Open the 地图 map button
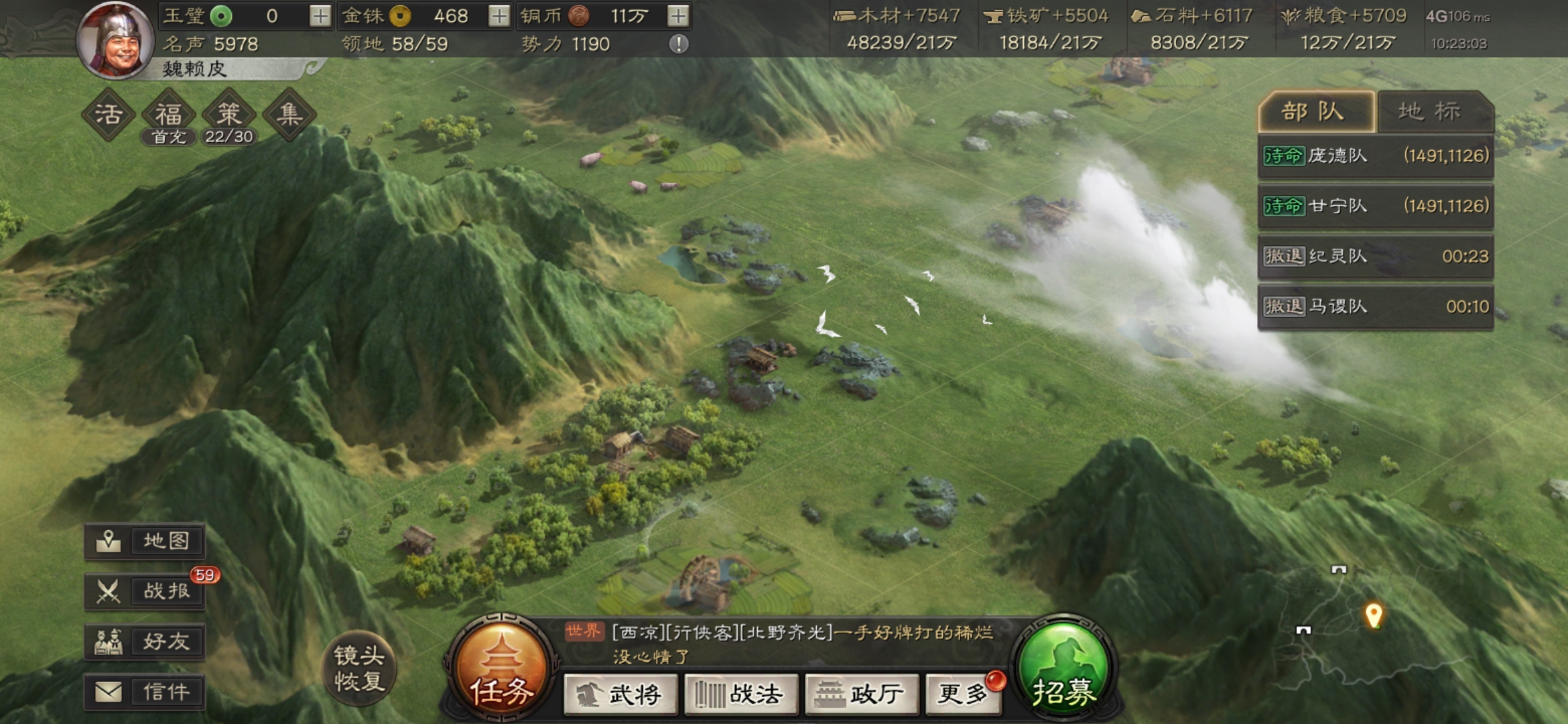The height and width of the screenshot is (724, 1568). [x=145, y=541]
